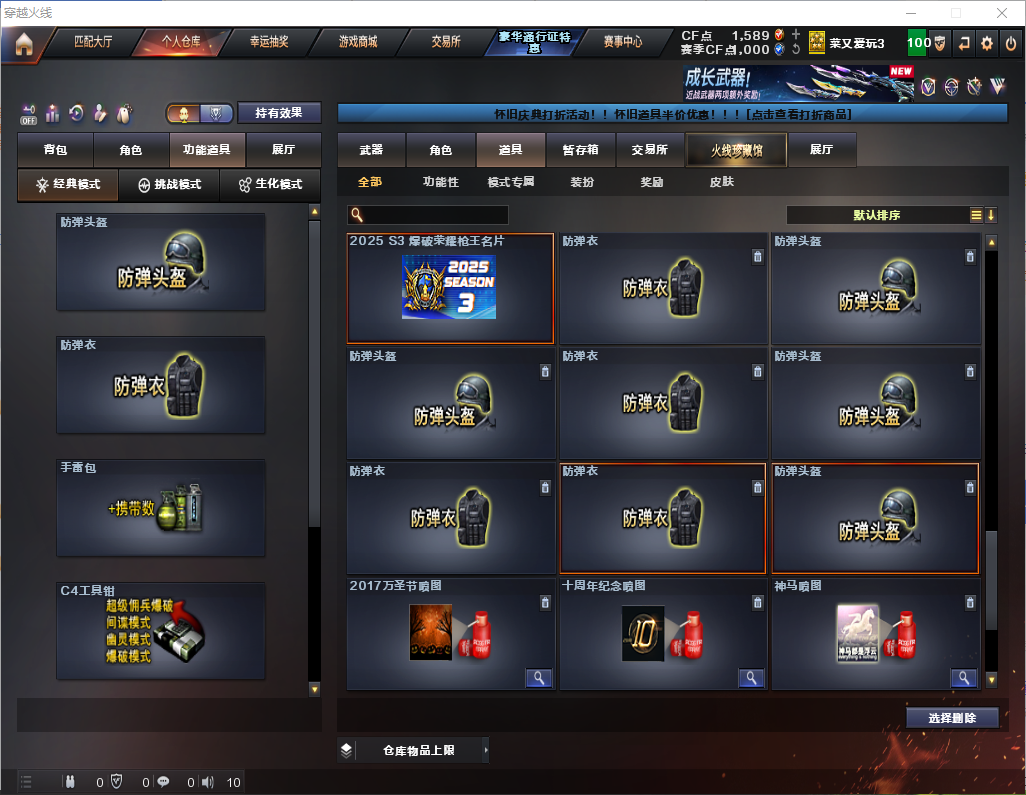Open the 持有效果 owned effects panel

(279, 113)
